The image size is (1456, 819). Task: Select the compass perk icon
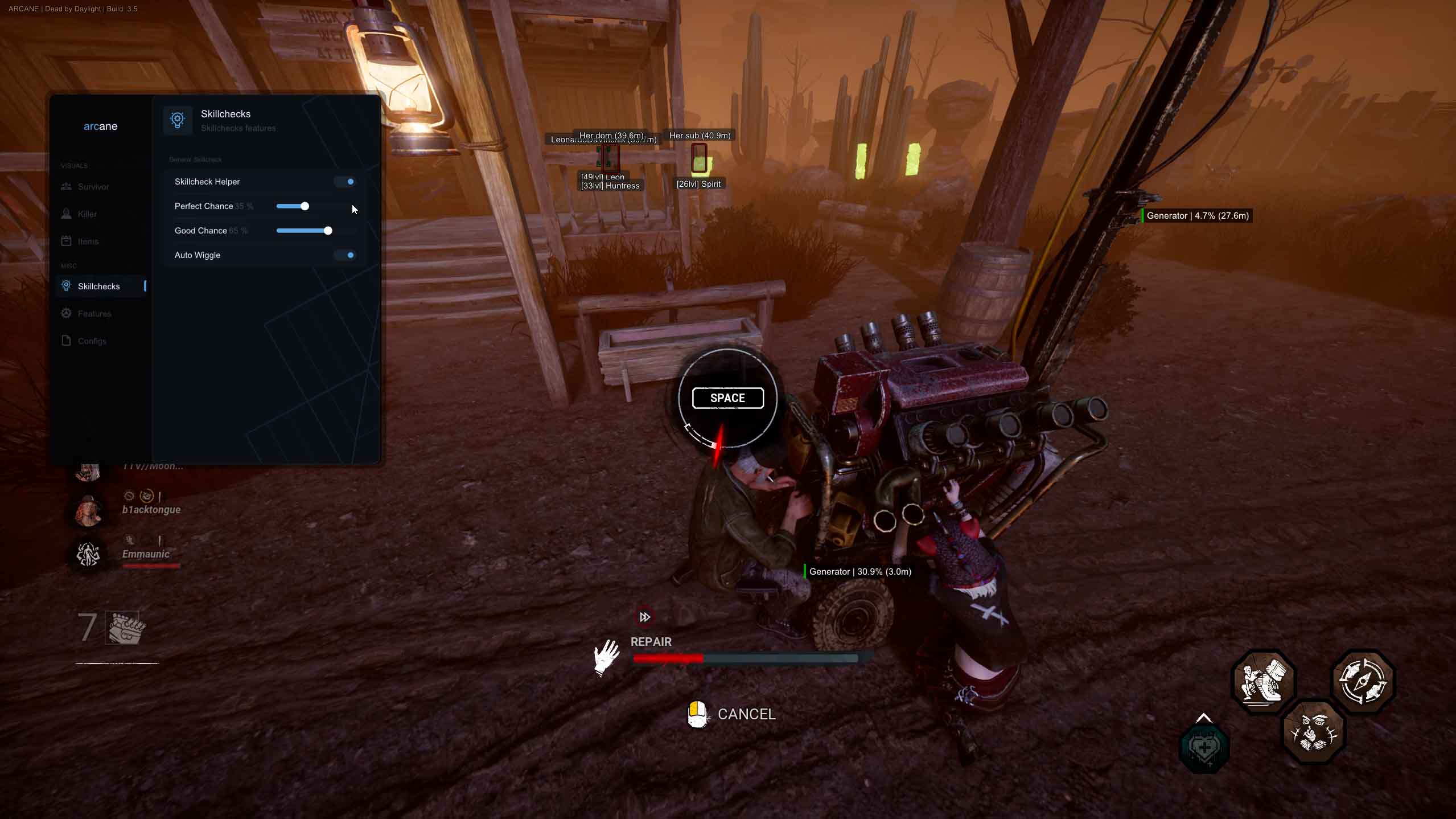1362,681
